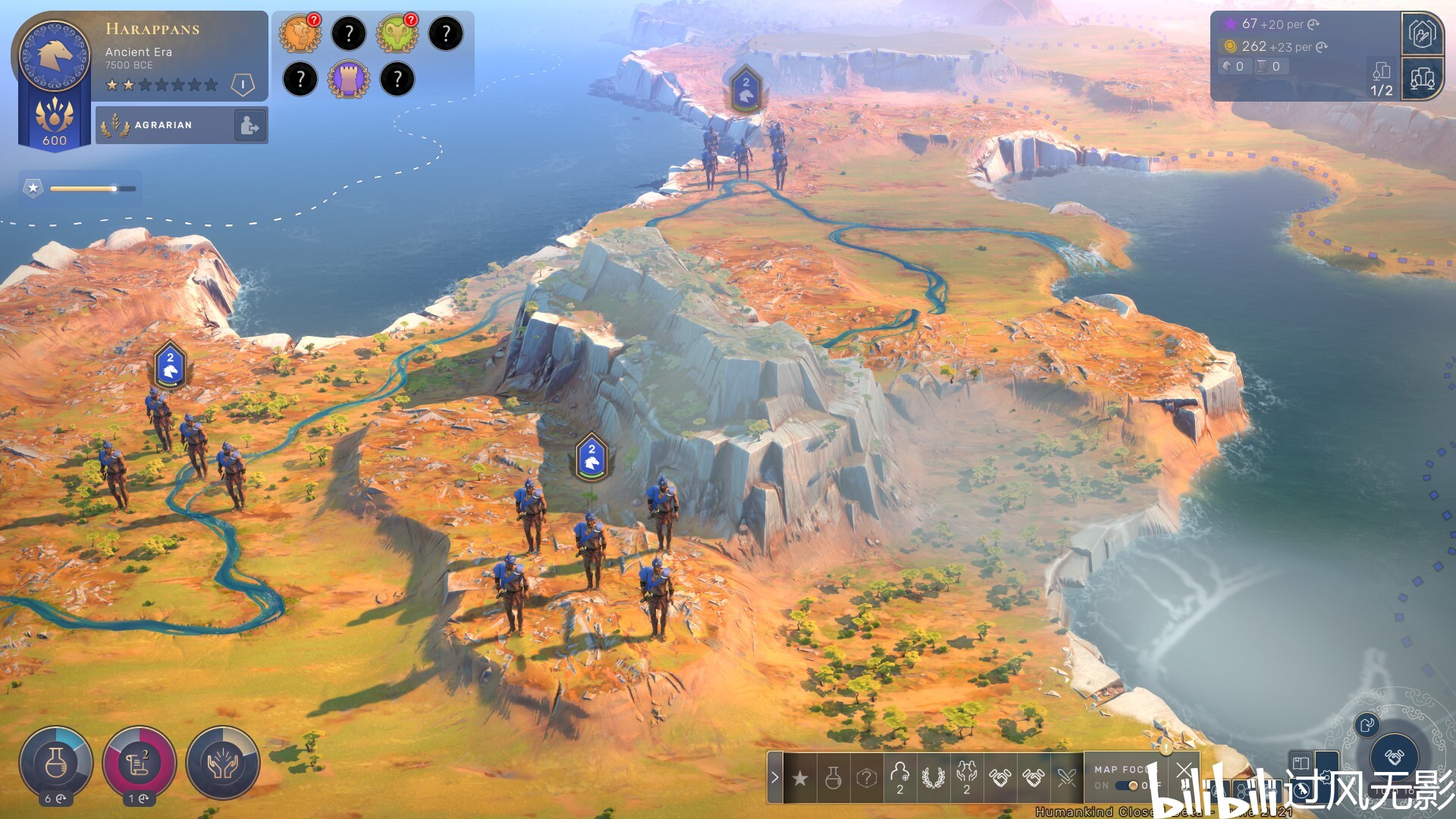Select the northern army banner on the coast
Image resolution: width=1456 pixels, height=819 pixels.
click(746, 89)
